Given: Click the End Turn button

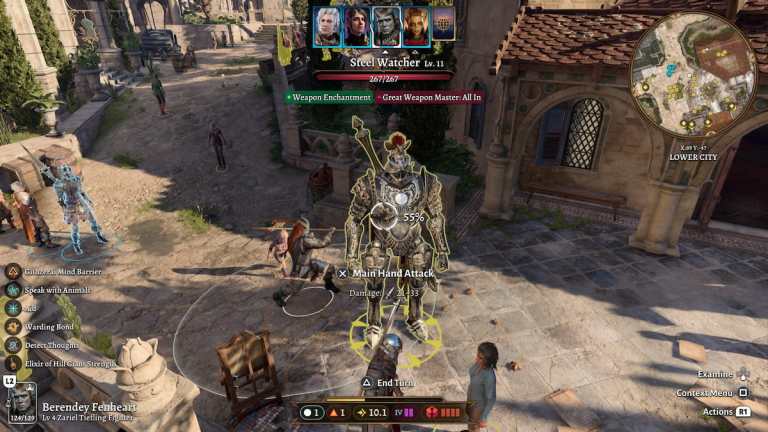Looking at the screenshot, I should (x=388, y=381).
